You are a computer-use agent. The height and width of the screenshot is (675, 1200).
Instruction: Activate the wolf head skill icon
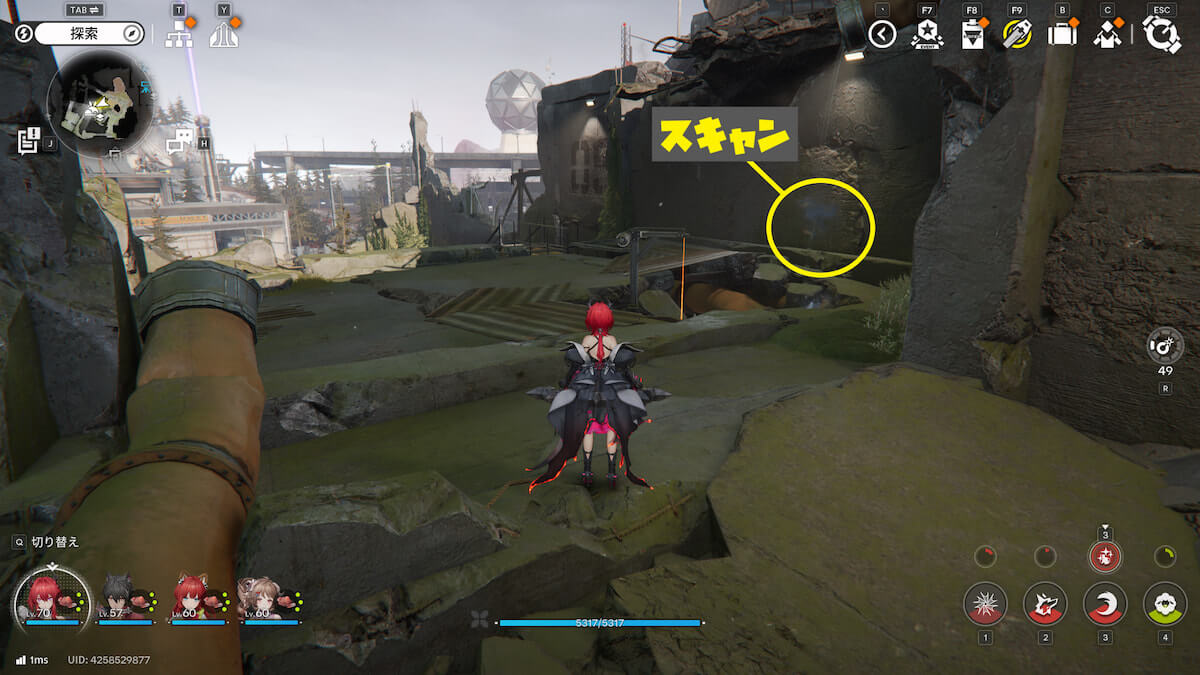pyautogui.click(x=1045, y=604)
